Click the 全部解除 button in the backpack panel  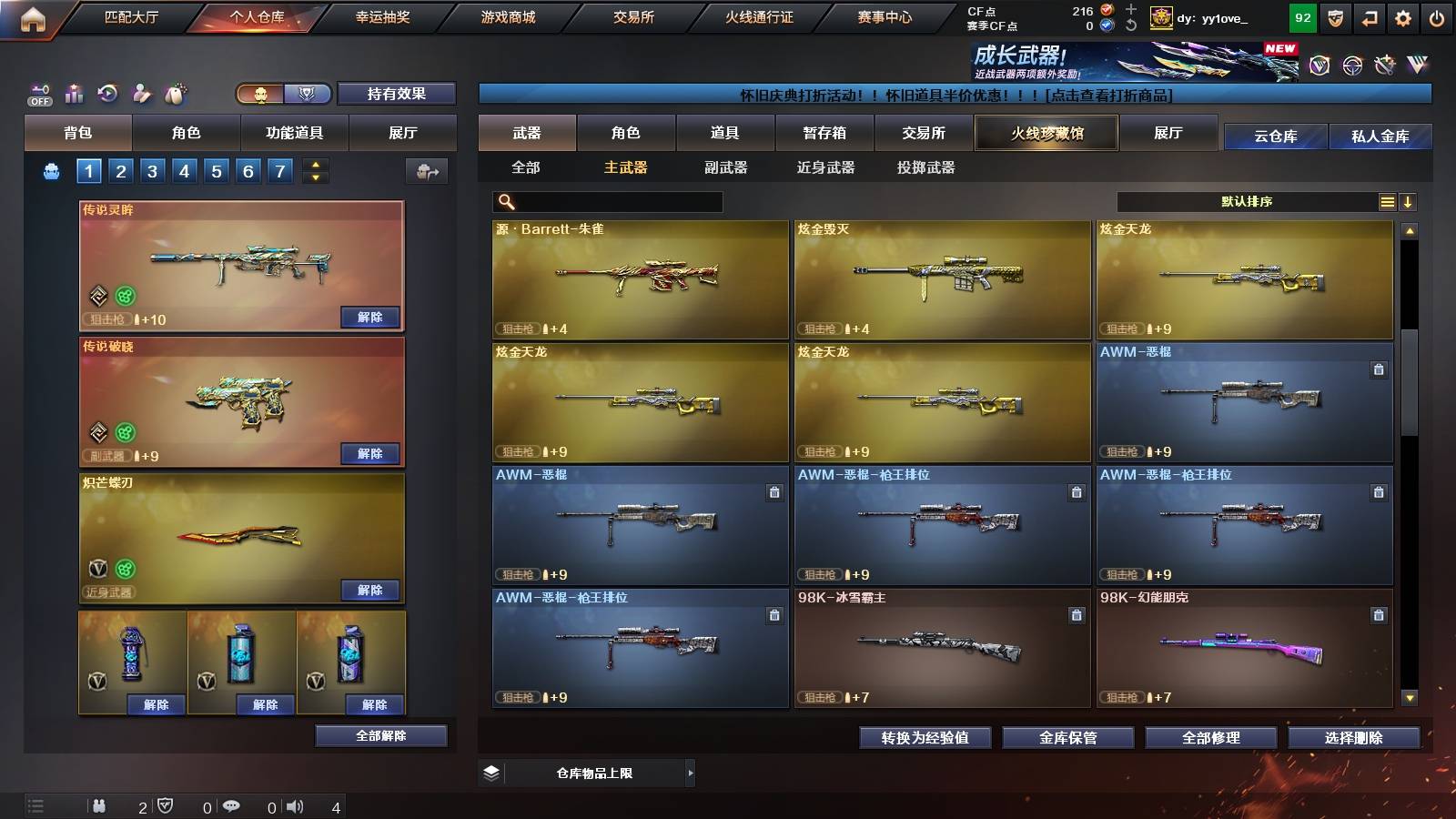point(380,735)
